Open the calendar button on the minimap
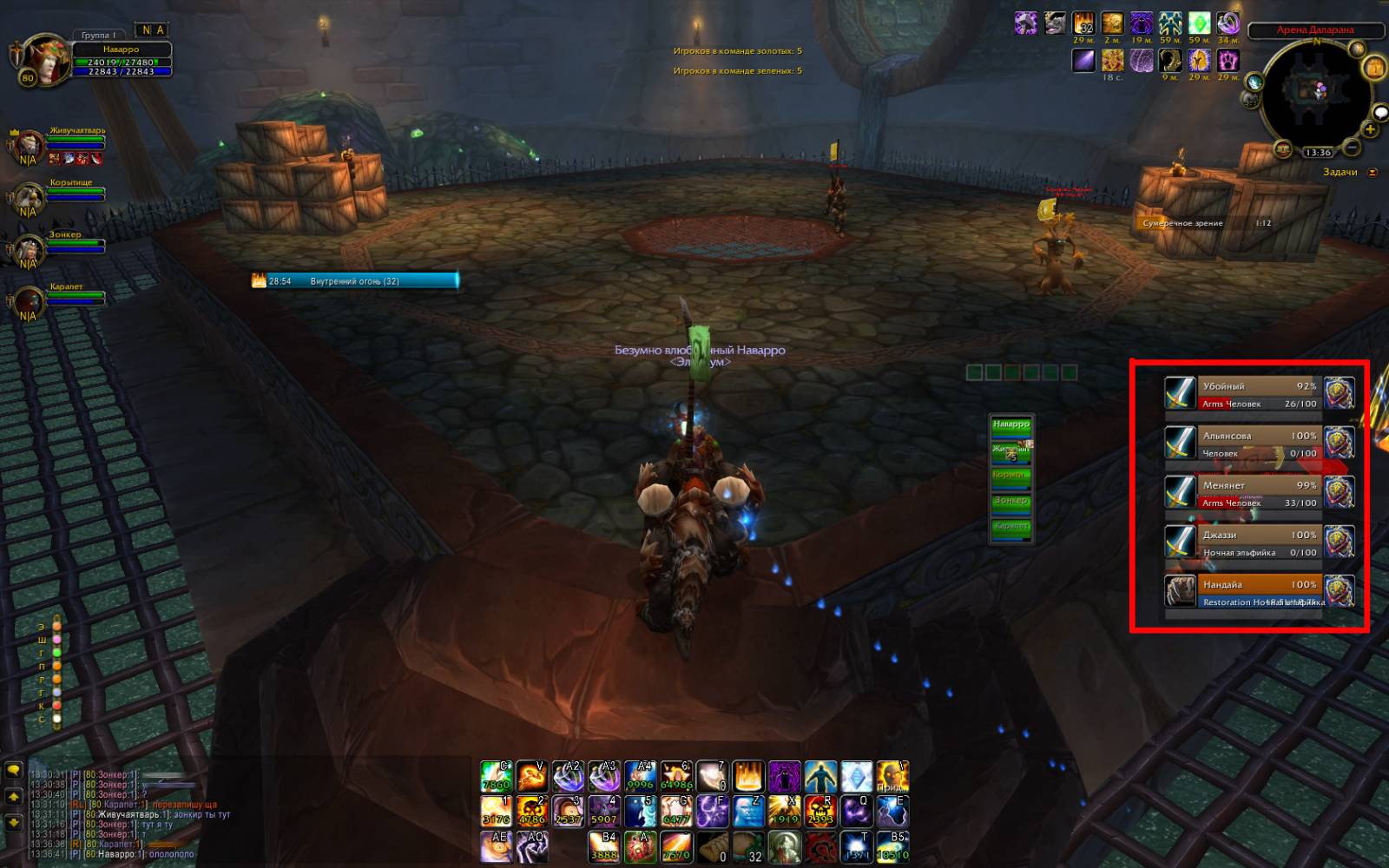The width and height of the screenshot is (1389, 868). pos(1374,68)
